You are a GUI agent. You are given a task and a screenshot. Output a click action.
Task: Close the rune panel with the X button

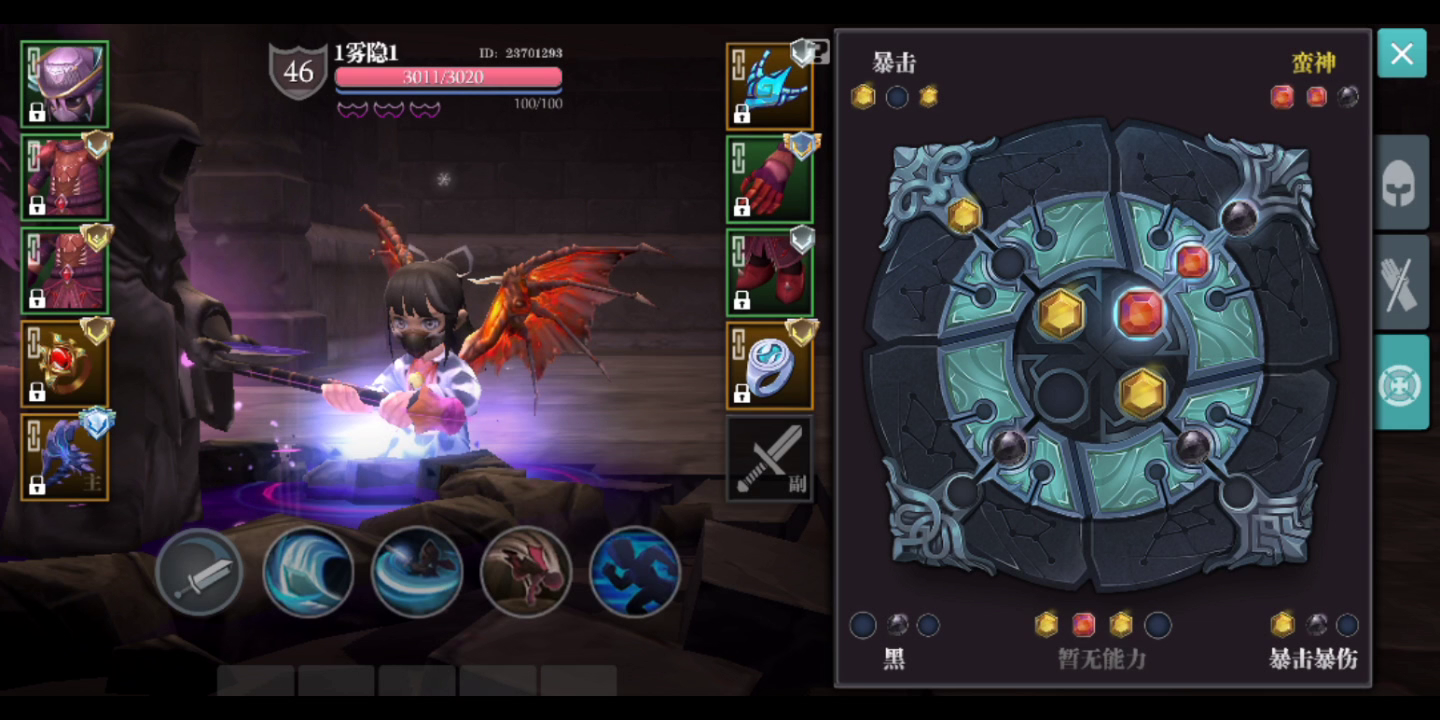click(1401, 54)
